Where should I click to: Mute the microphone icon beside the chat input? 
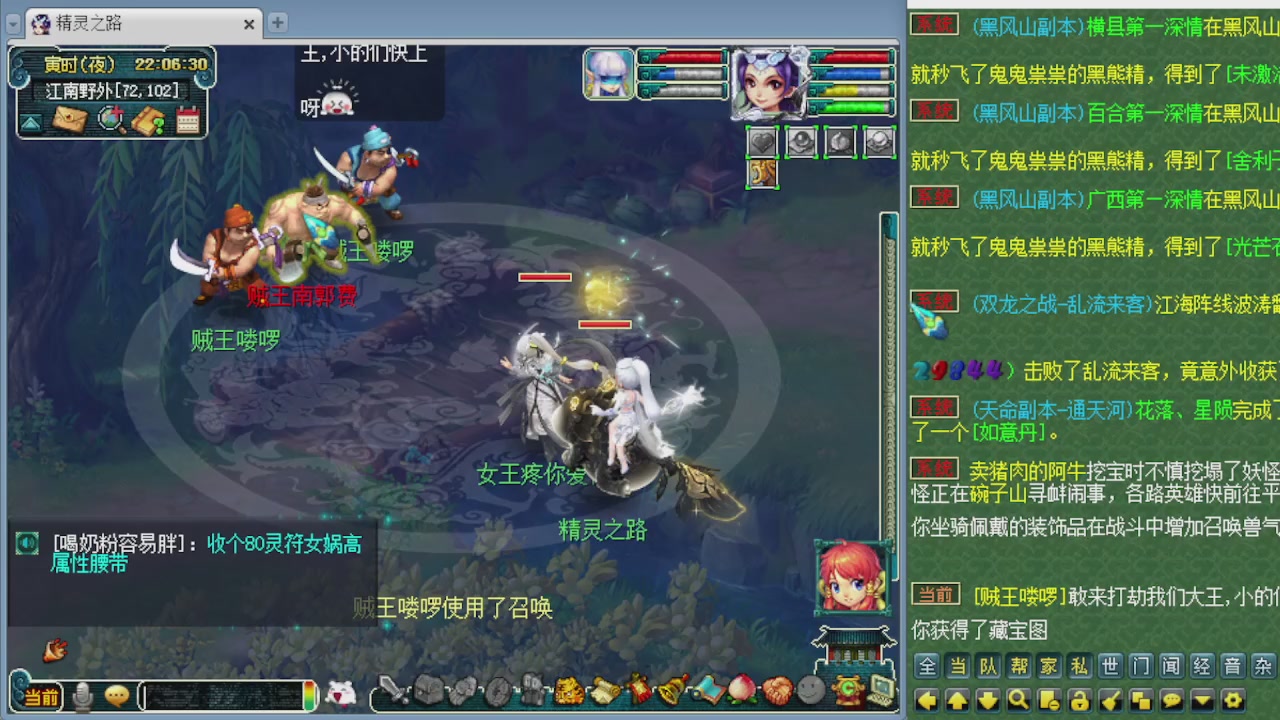(x=82, y=695)
